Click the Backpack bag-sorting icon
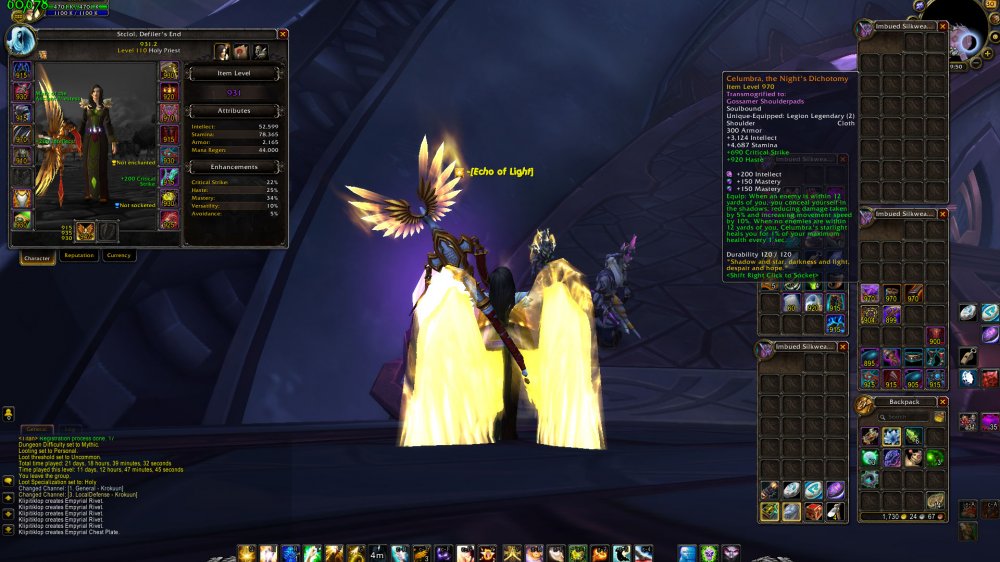The height and width of the screenshot is (562, 1000). pos(940,417)
